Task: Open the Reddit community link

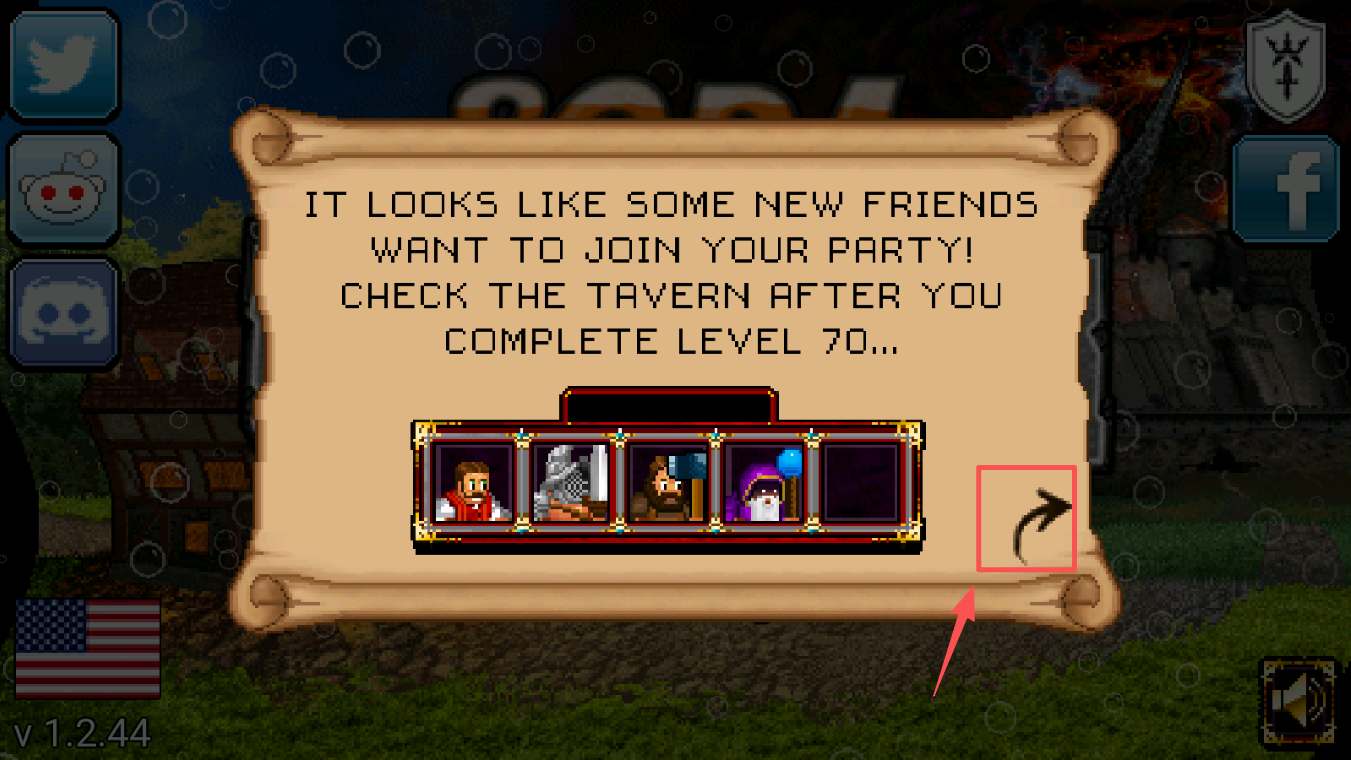Action: click(65, 190)
